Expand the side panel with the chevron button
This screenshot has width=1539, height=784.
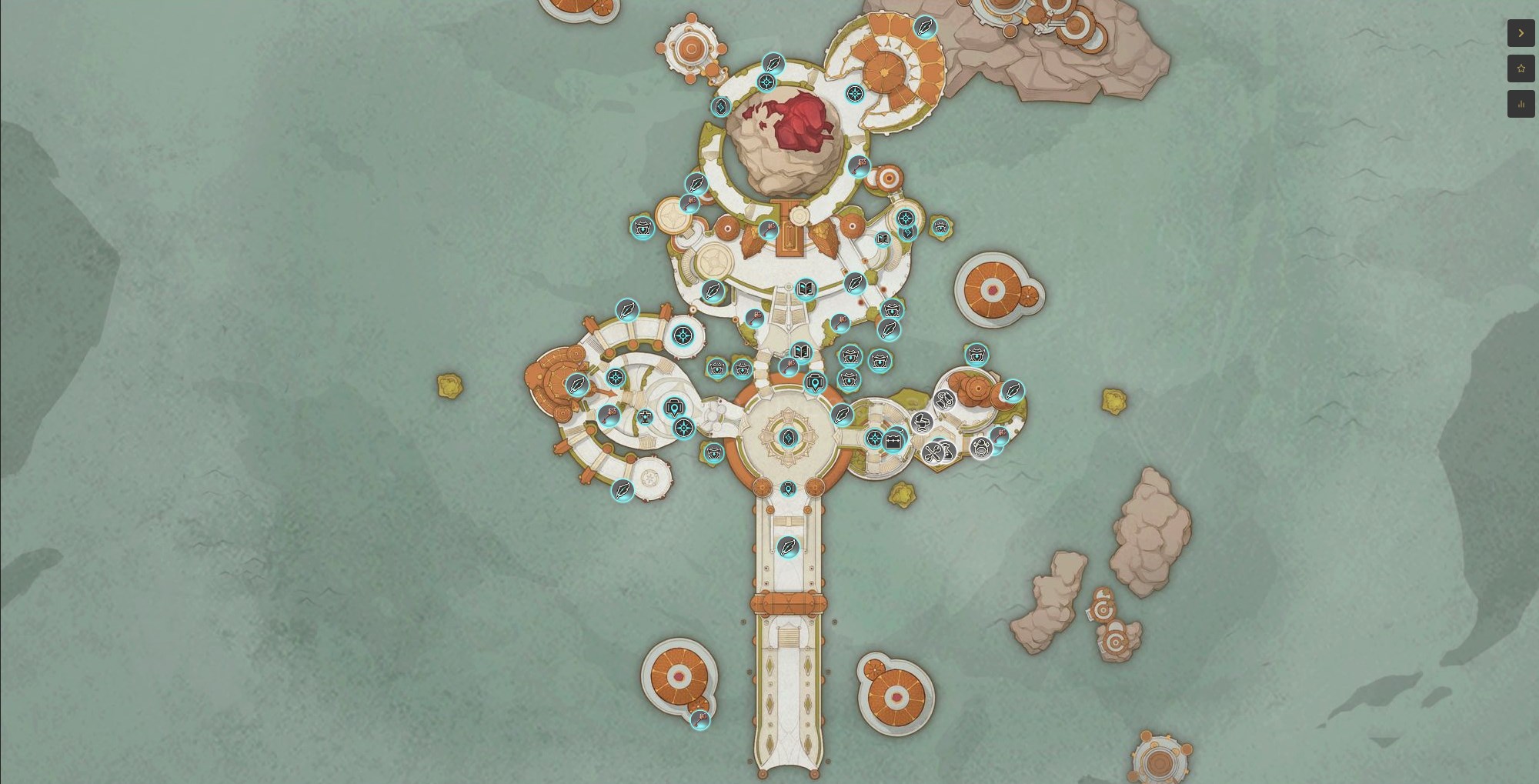coord(1521,34)
